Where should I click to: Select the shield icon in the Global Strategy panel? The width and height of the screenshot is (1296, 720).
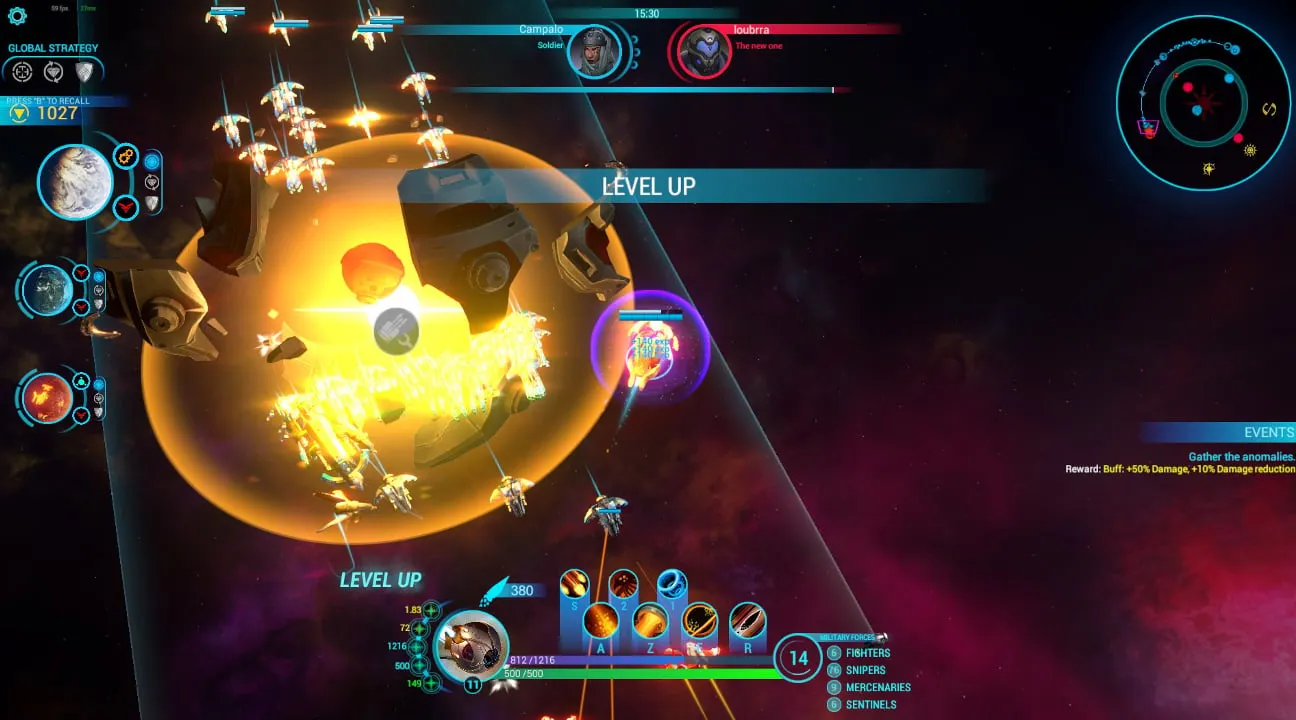[83, 72]
